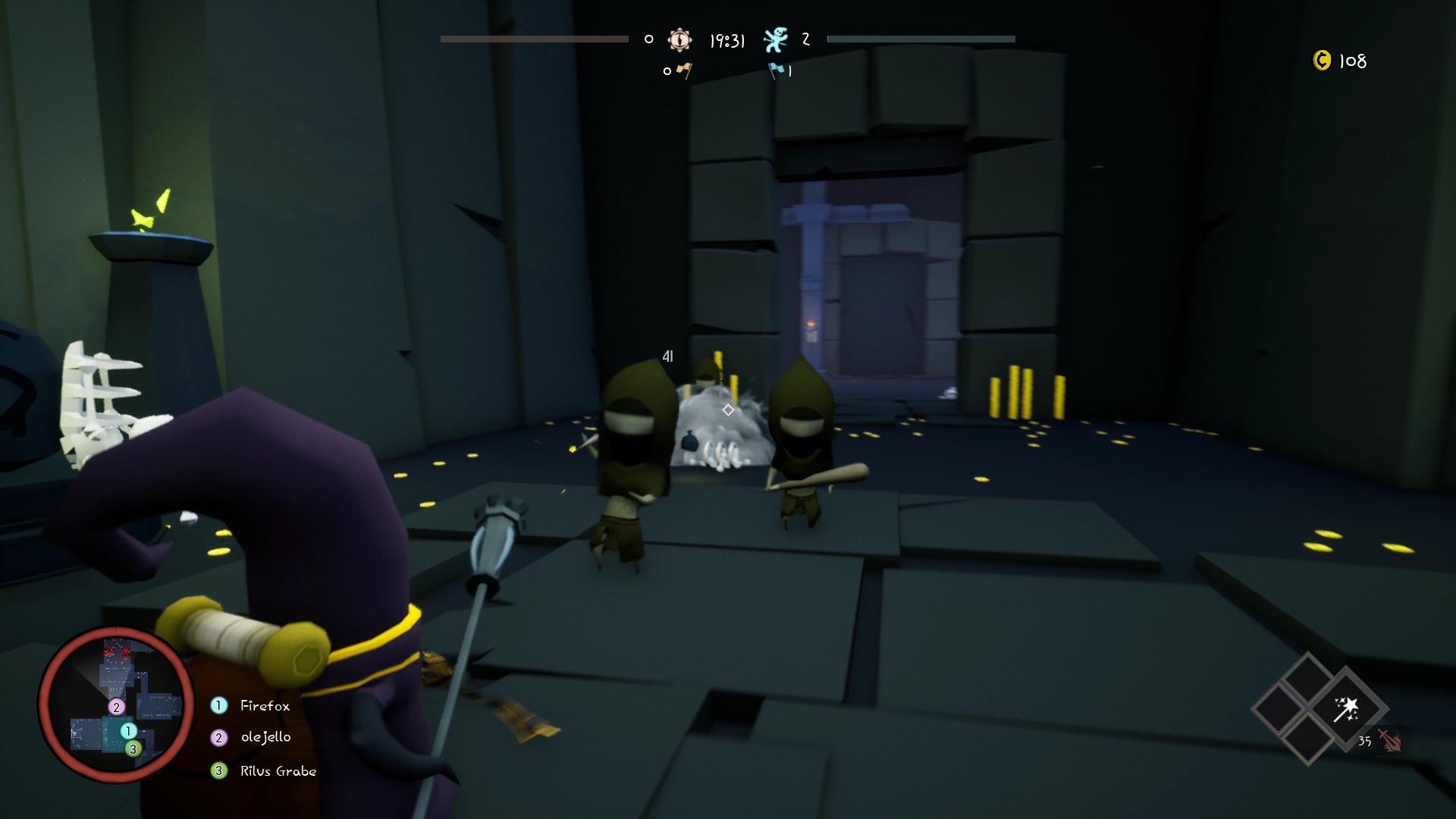Expand player marker 3 on the minimap
Image resolution: width=1456 pixels, height=819 pixels.
(x=133, y=748)
